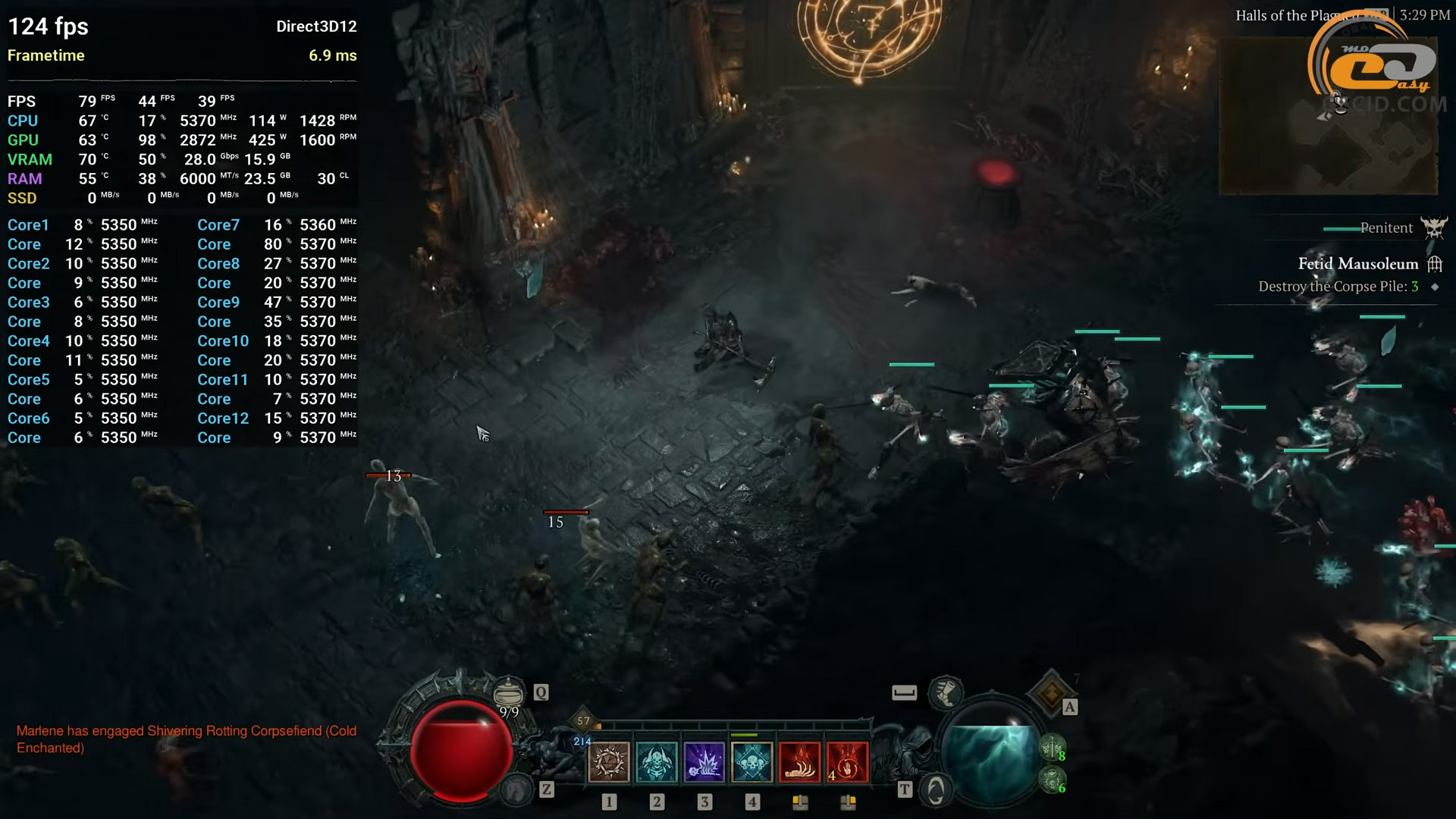Select the skeleton mage minion icon

[x=1052, y=780]
